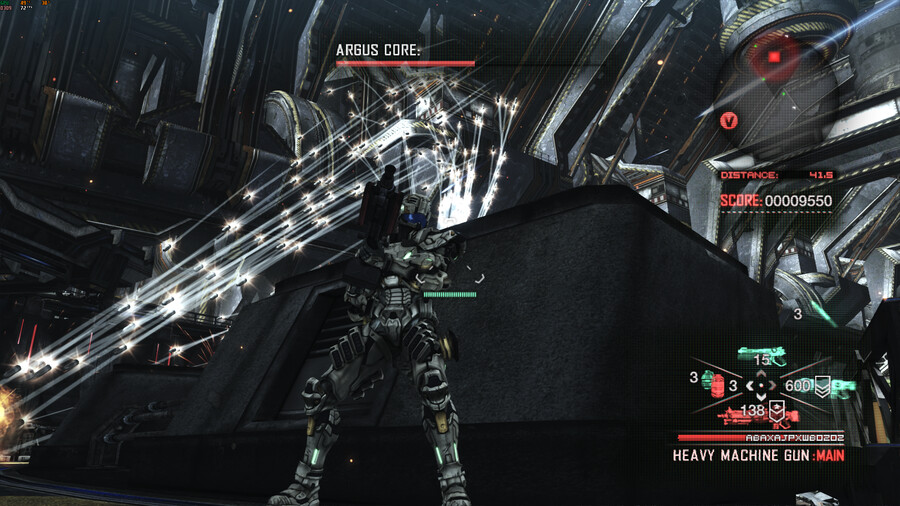Click the weapon selector d-pad center
Screen dimensions: 900x506
point(762,385)
